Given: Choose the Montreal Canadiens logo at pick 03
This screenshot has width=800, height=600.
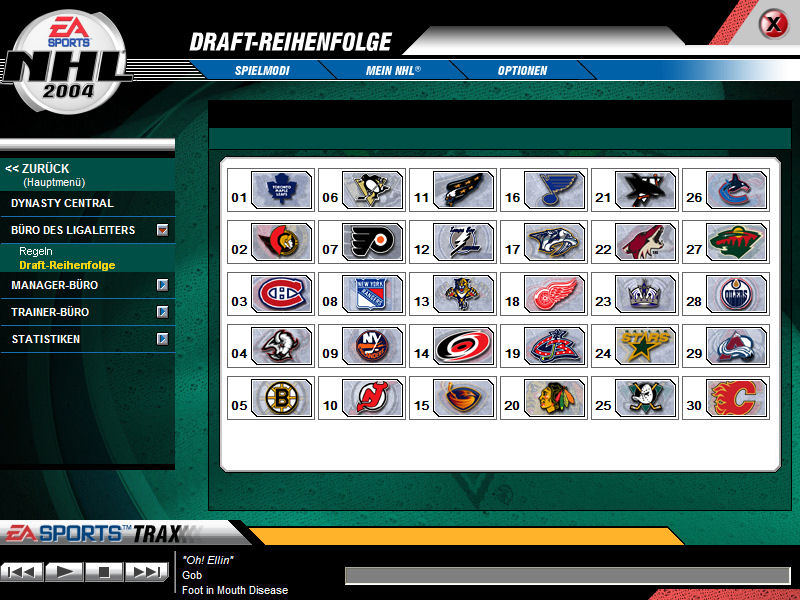Looking at the screenshot, I should pos(282,293).
